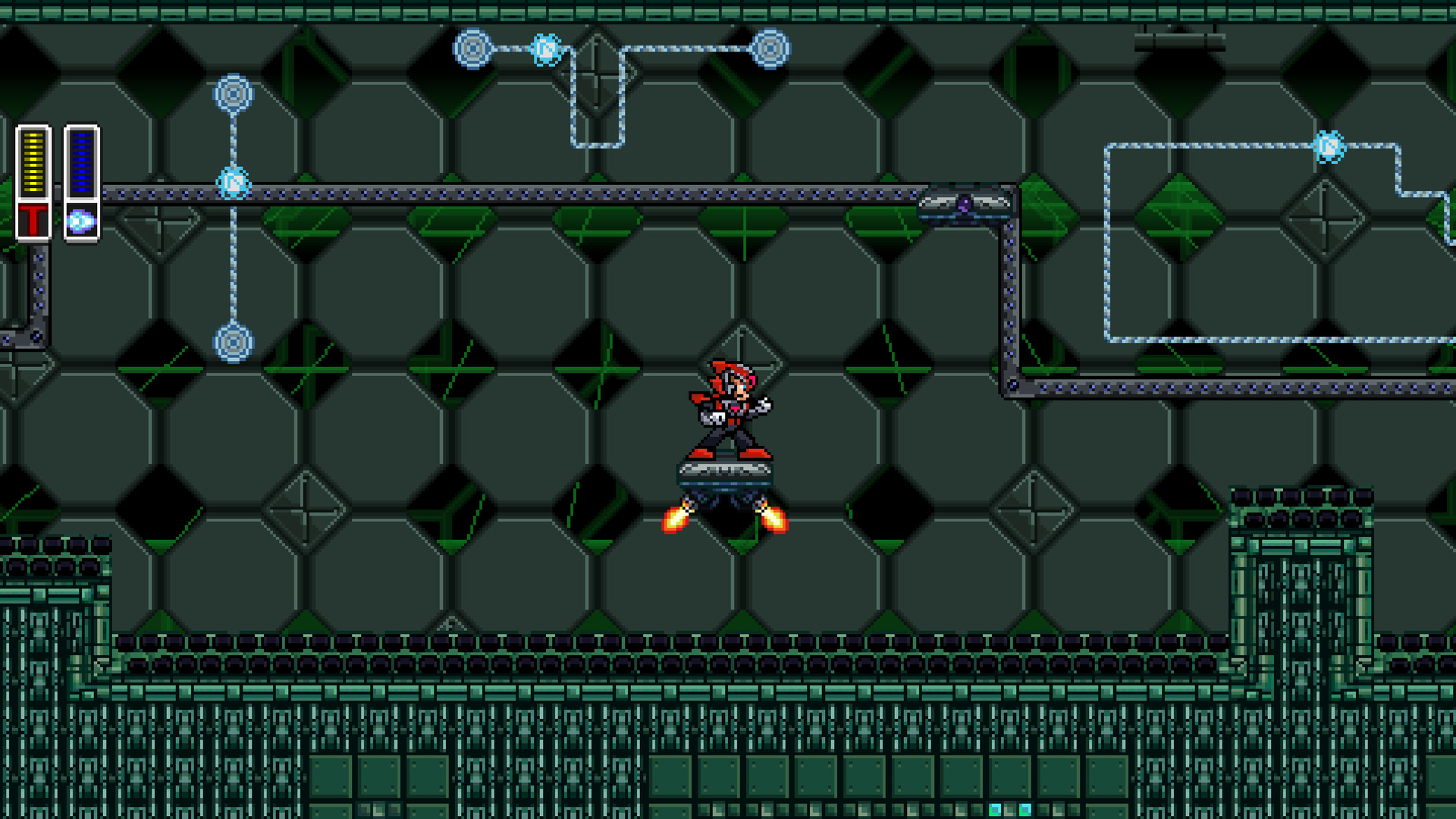
Task: Toggle the pulsing node on the top wire
Action: click(x=548, y=48)
